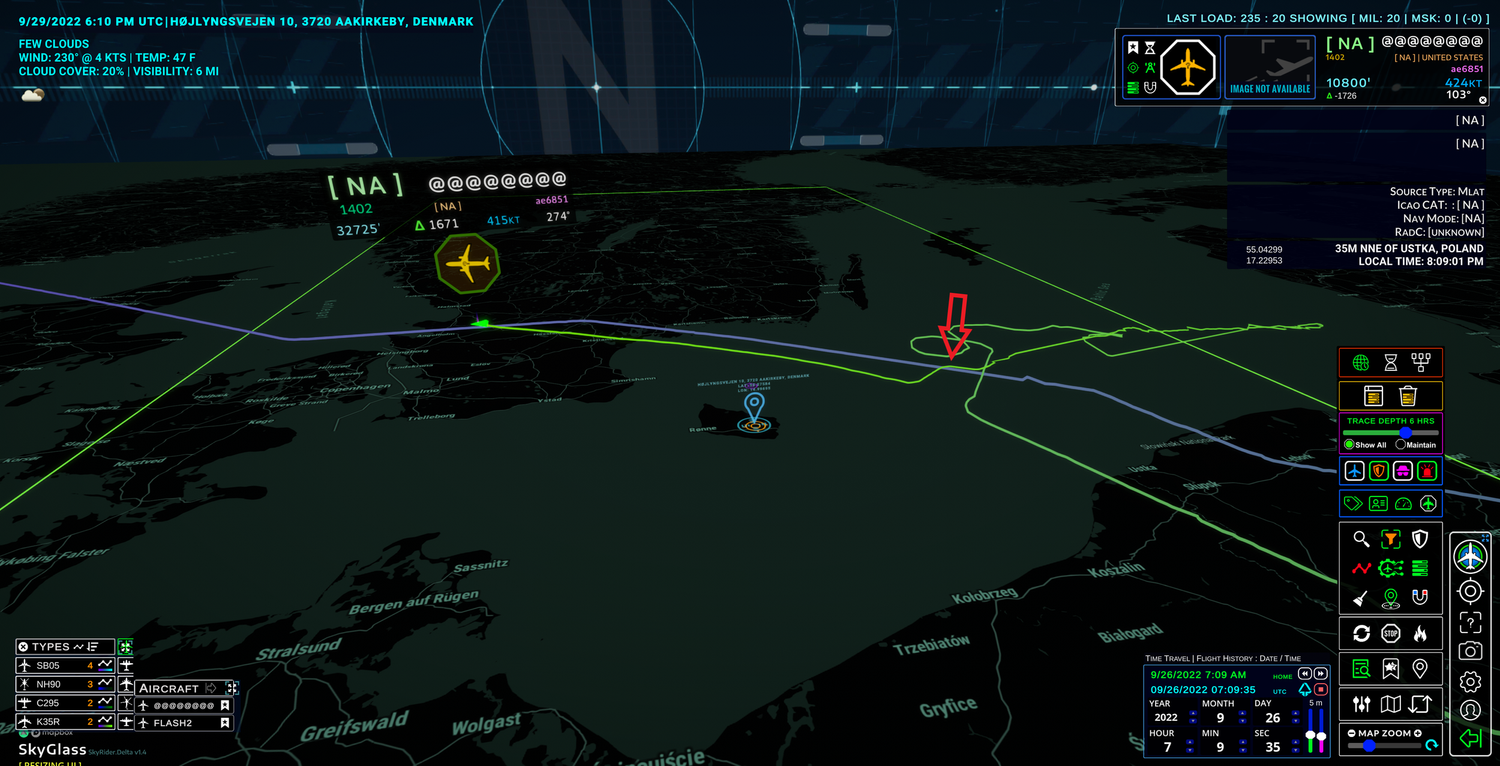Screen dimensions: 1500x766
Task: Activate the orange funnel filter icon
Action: click(1390, 540)
